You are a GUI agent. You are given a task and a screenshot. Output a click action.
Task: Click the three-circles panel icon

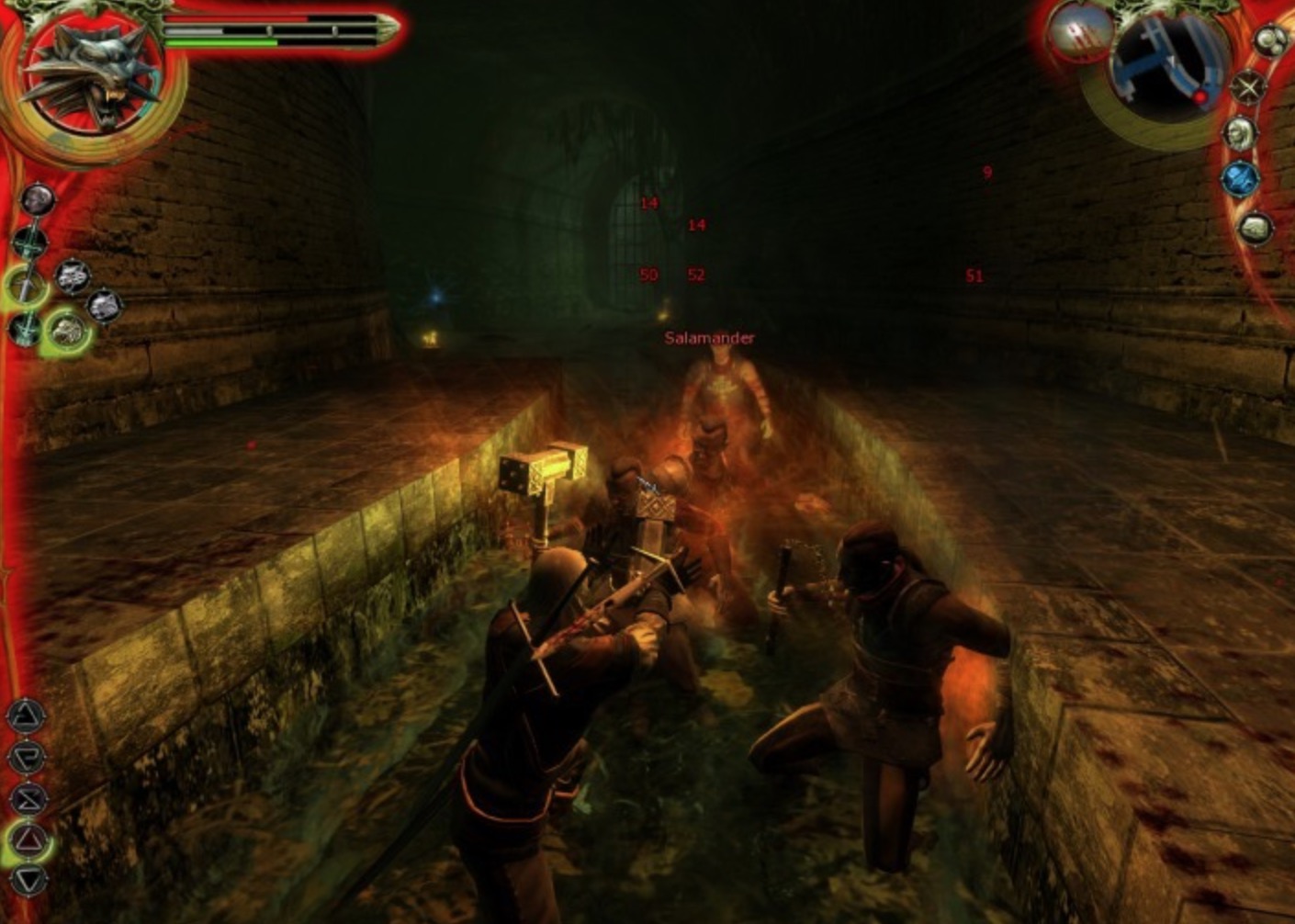[1272, 40]
